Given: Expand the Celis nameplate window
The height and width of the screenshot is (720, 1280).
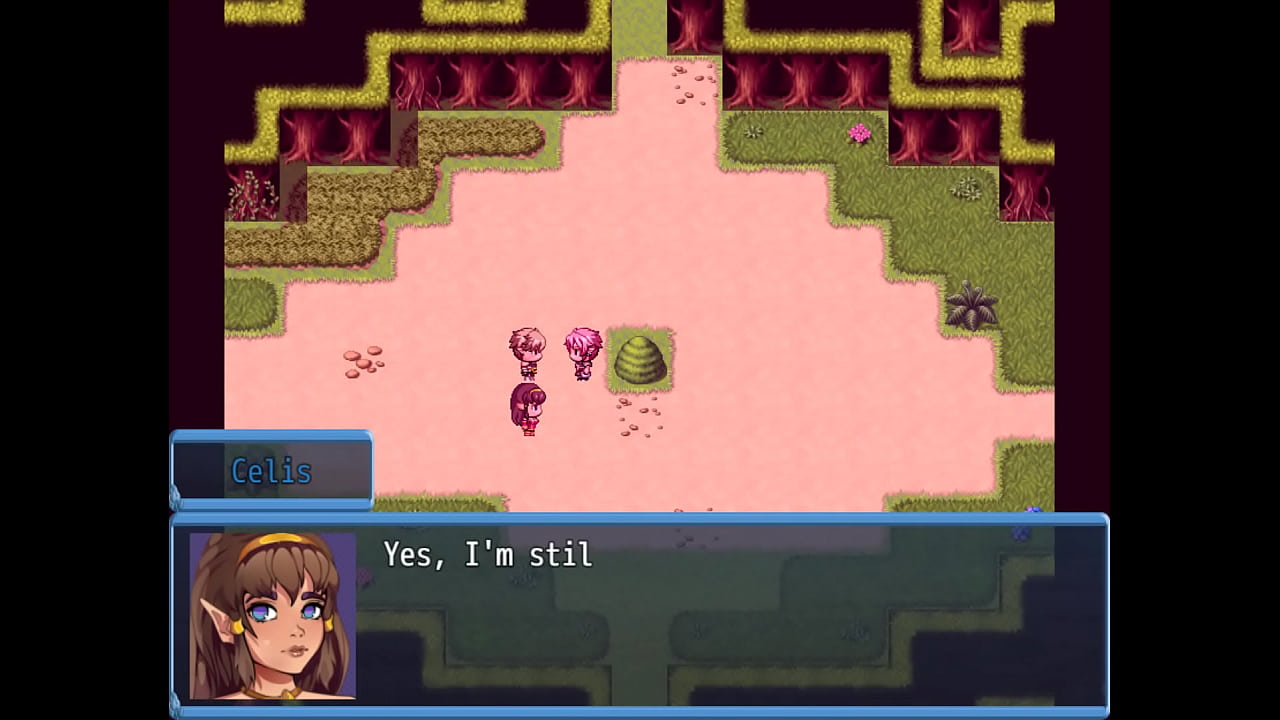Looking at the screenshot, I should (x=272, y=470).
